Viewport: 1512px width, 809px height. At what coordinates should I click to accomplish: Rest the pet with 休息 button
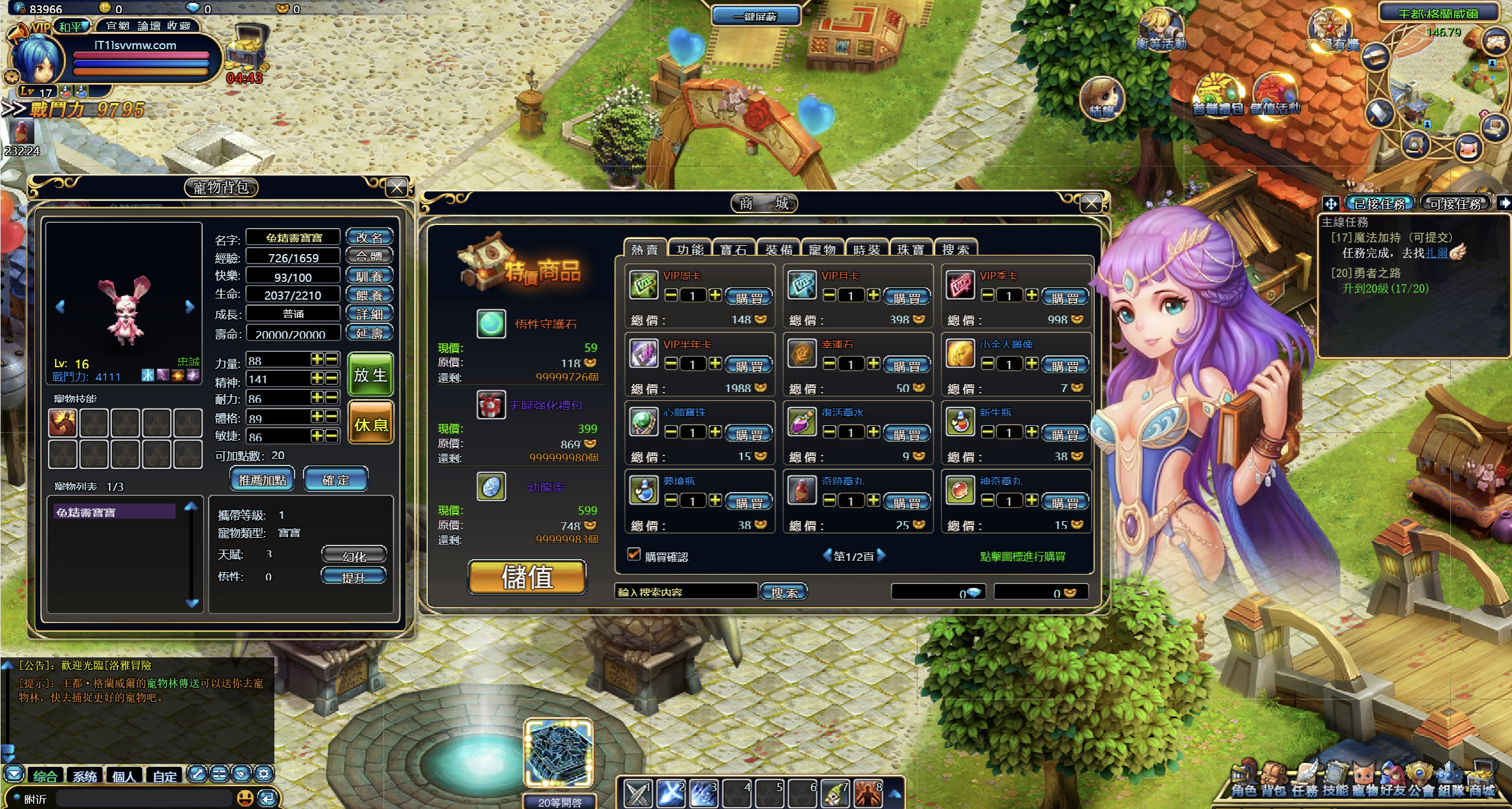[370, 424]
